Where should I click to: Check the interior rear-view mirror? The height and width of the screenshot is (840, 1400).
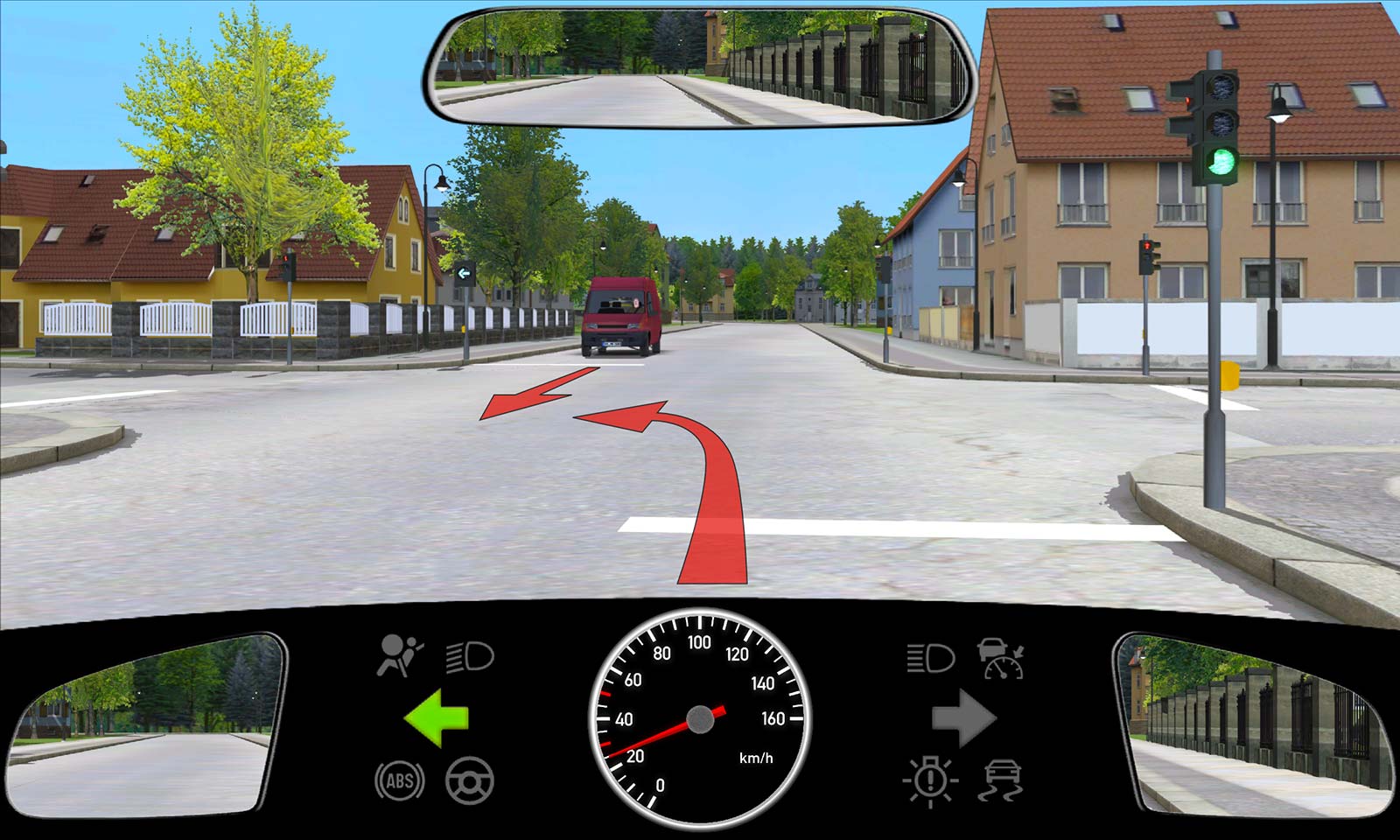[x=700, y=66]
